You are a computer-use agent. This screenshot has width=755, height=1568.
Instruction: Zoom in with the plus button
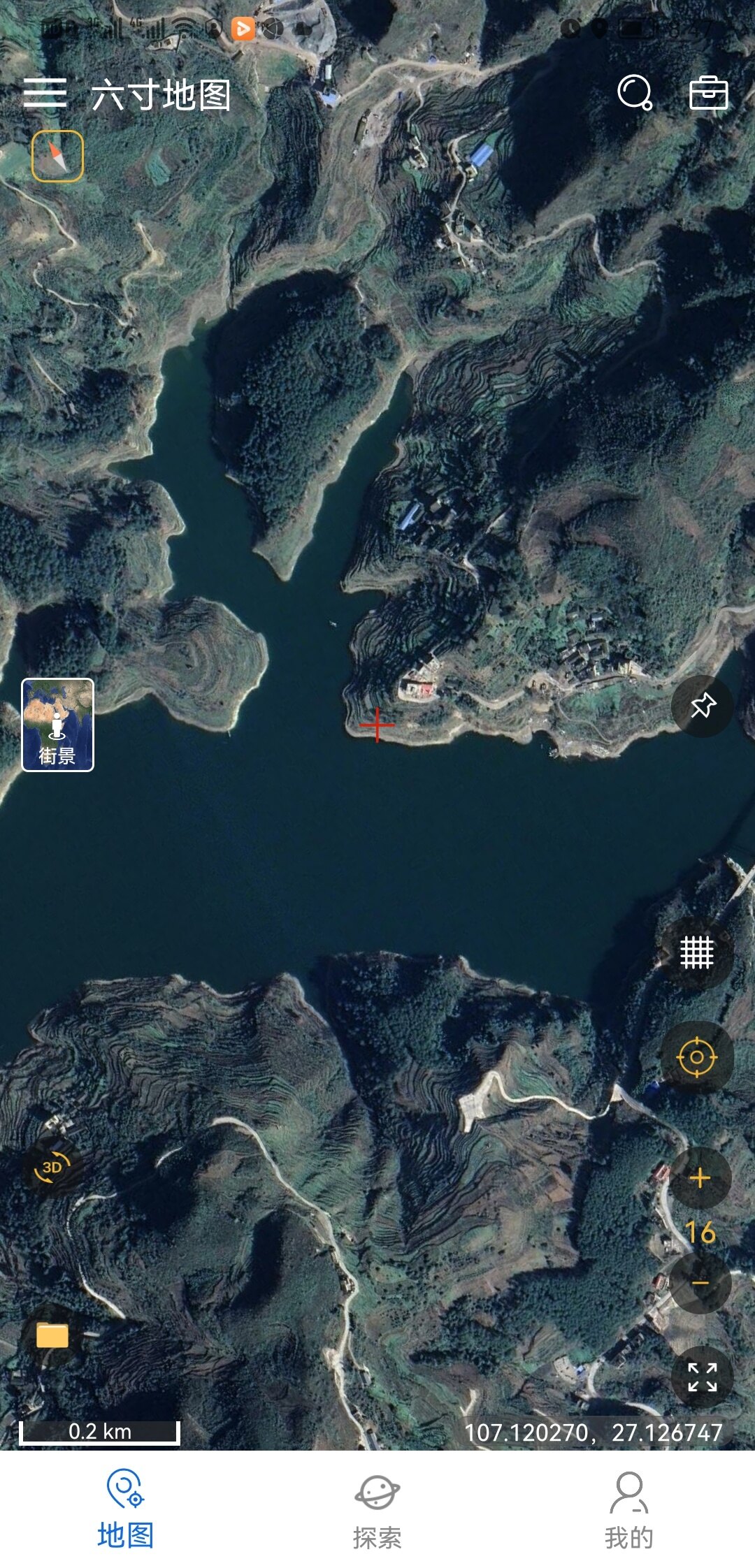pos(700,1178)
